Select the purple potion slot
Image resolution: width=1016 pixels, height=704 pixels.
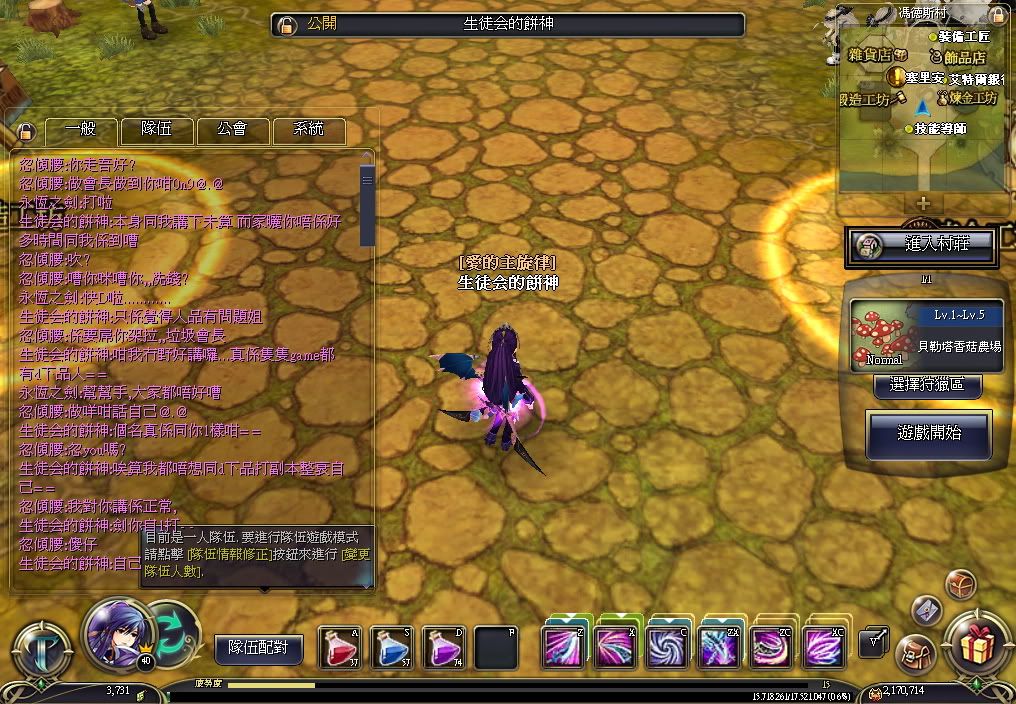tap(444, 647)
